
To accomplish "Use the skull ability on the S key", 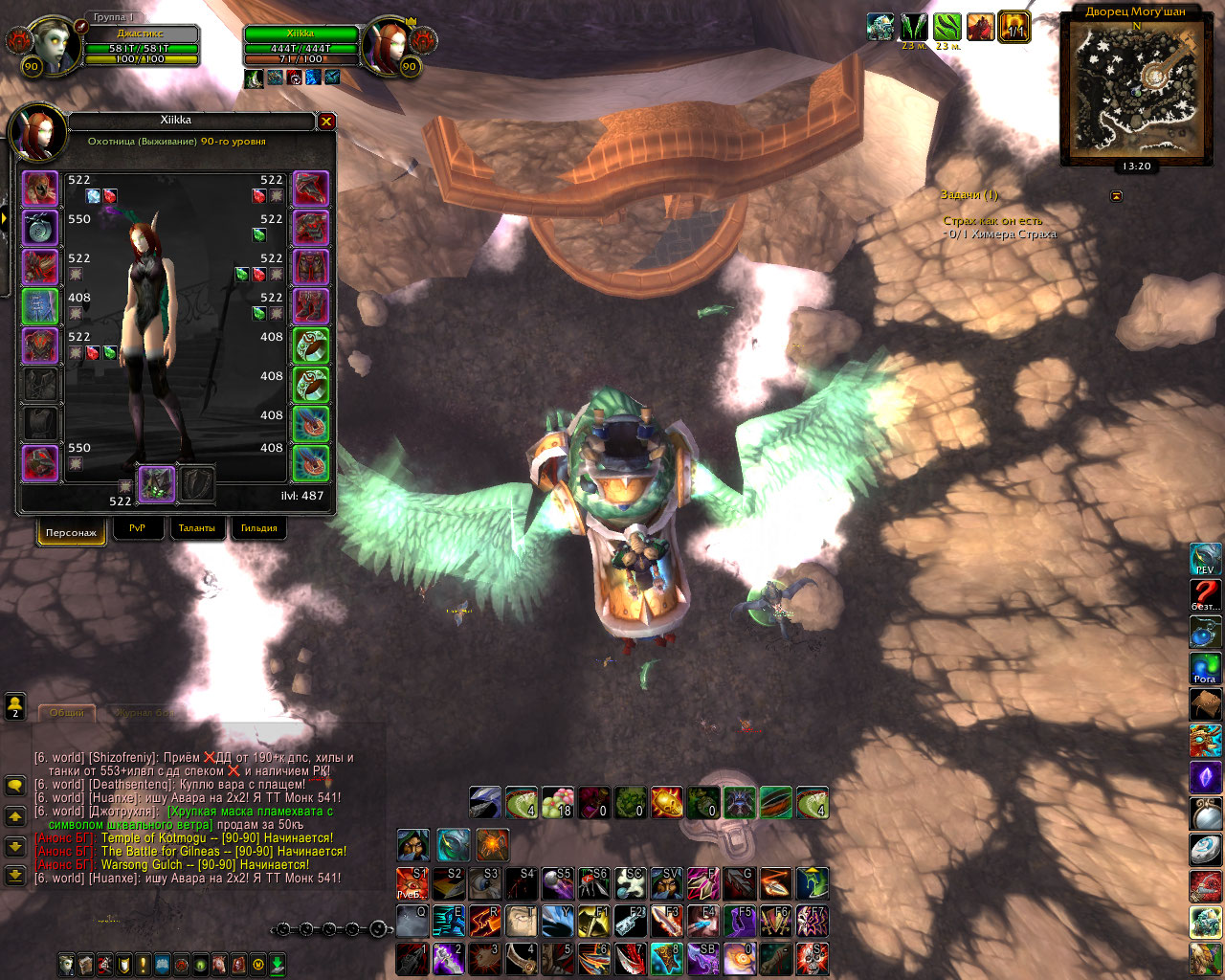I will coord(812,958).
